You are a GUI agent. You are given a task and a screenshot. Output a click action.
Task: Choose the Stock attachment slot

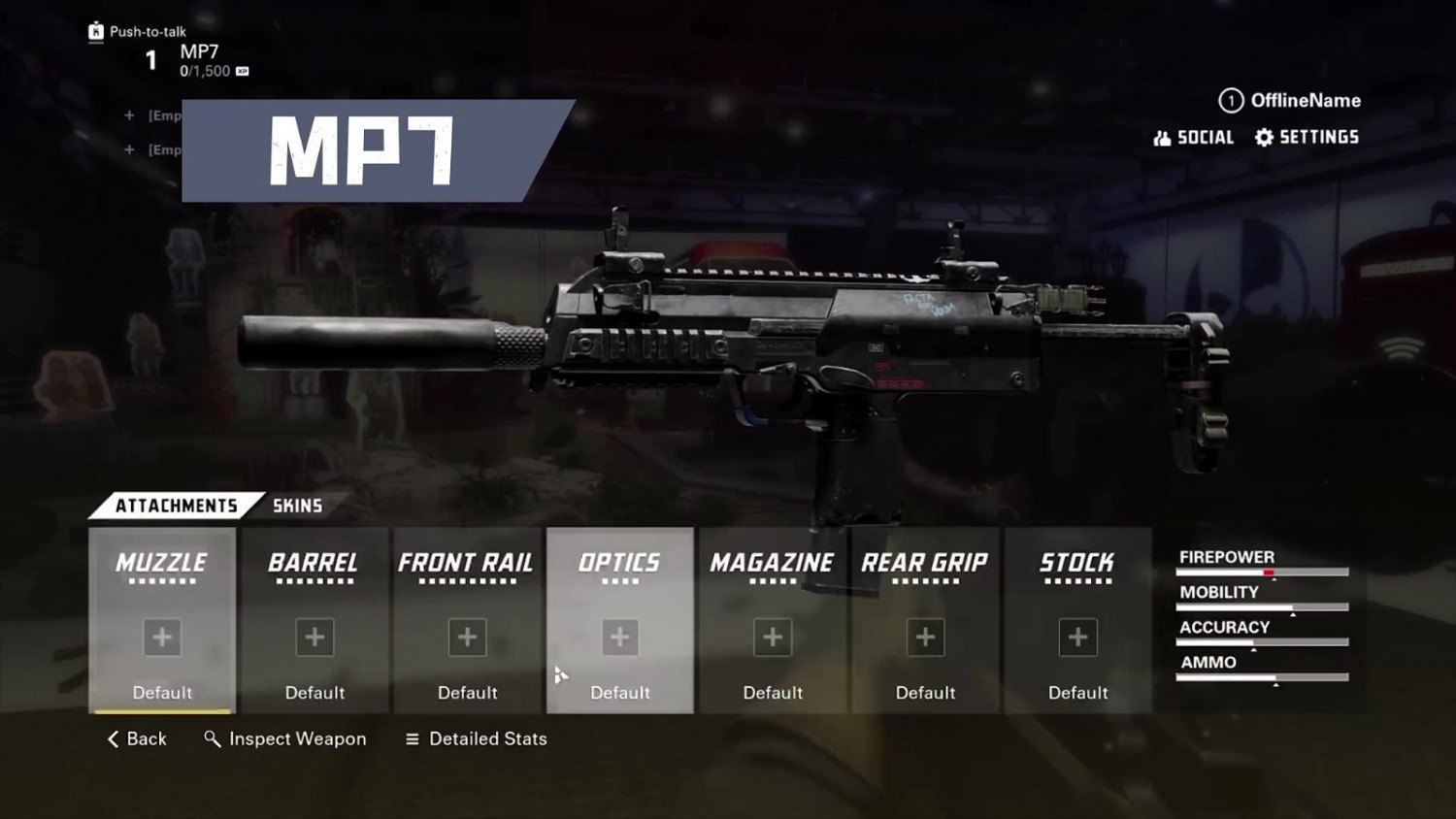point(1077,621)
